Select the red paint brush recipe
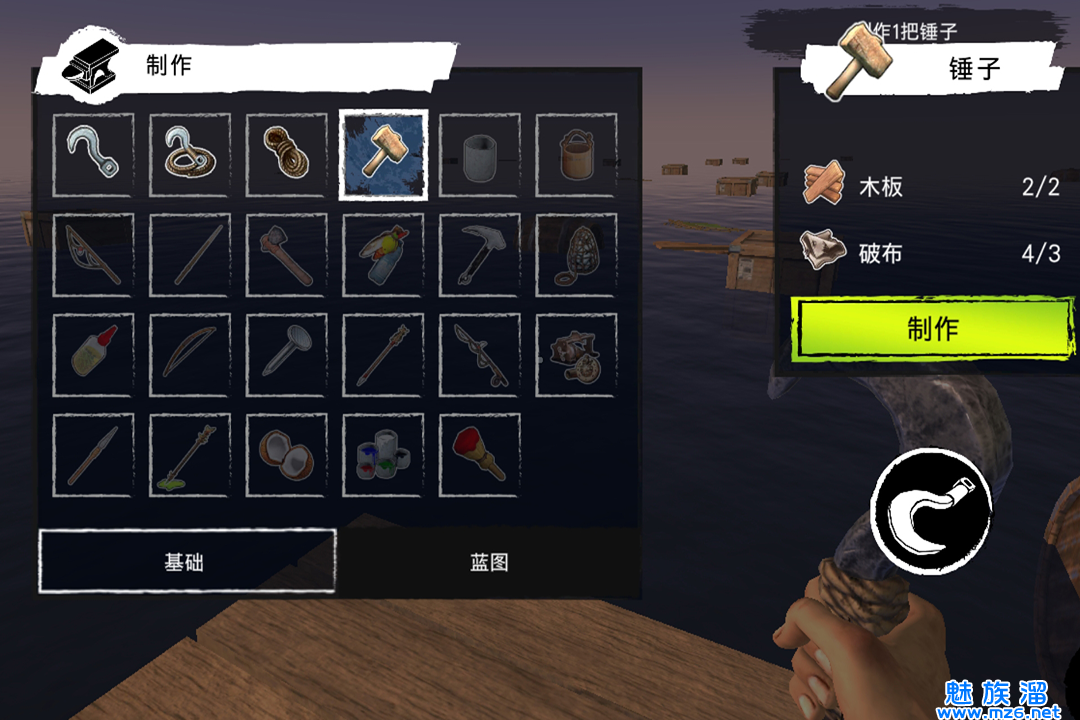 (480, 456)
